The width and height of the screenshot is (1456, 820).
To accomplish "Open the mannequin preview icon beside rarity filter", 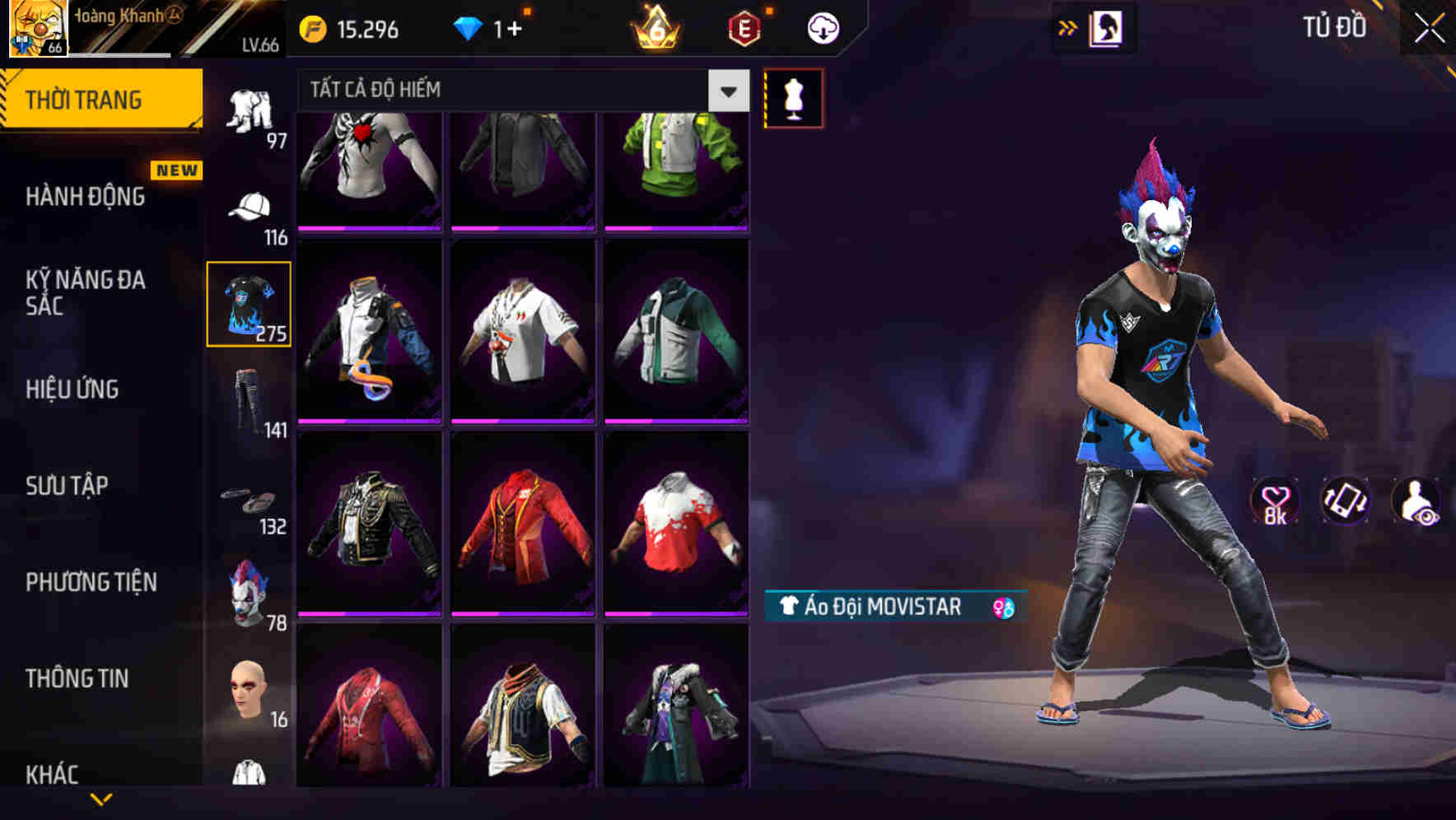I will point(793,97).
